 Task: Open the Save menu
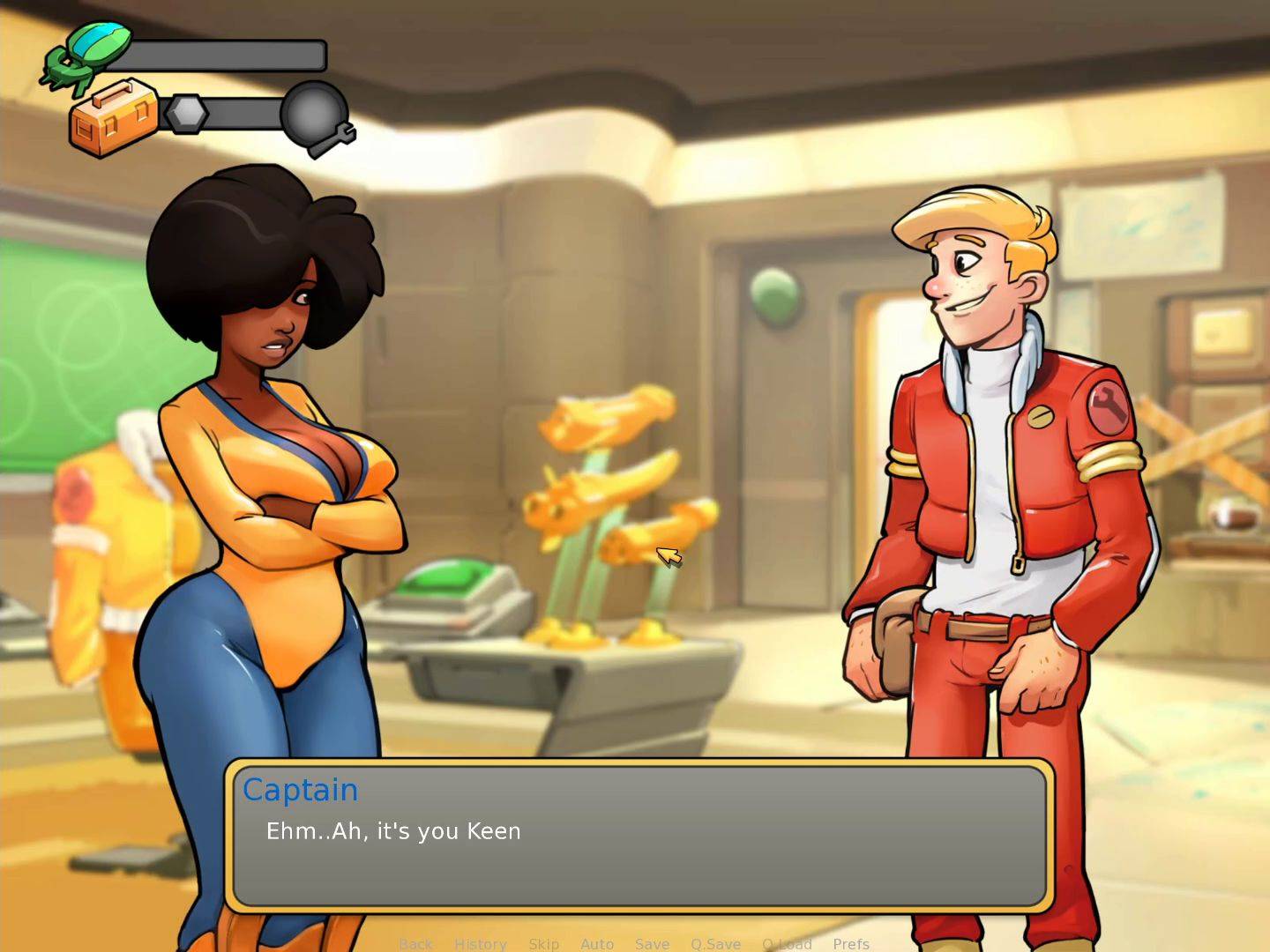[x=652, y=944]
